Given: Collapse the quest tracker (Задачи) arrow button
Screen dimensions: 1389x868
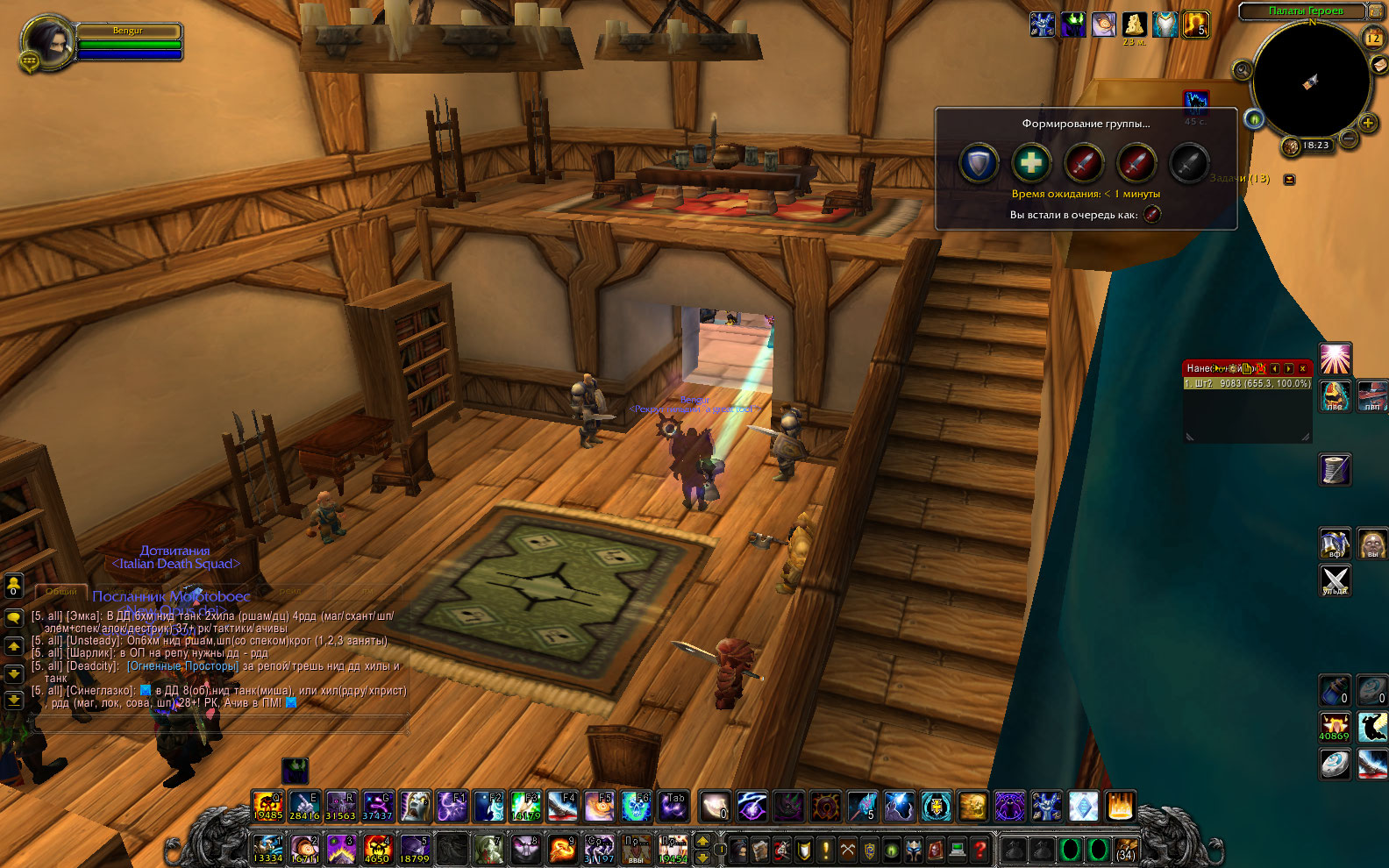Looking at the screenshot, I should point(1289,179).
